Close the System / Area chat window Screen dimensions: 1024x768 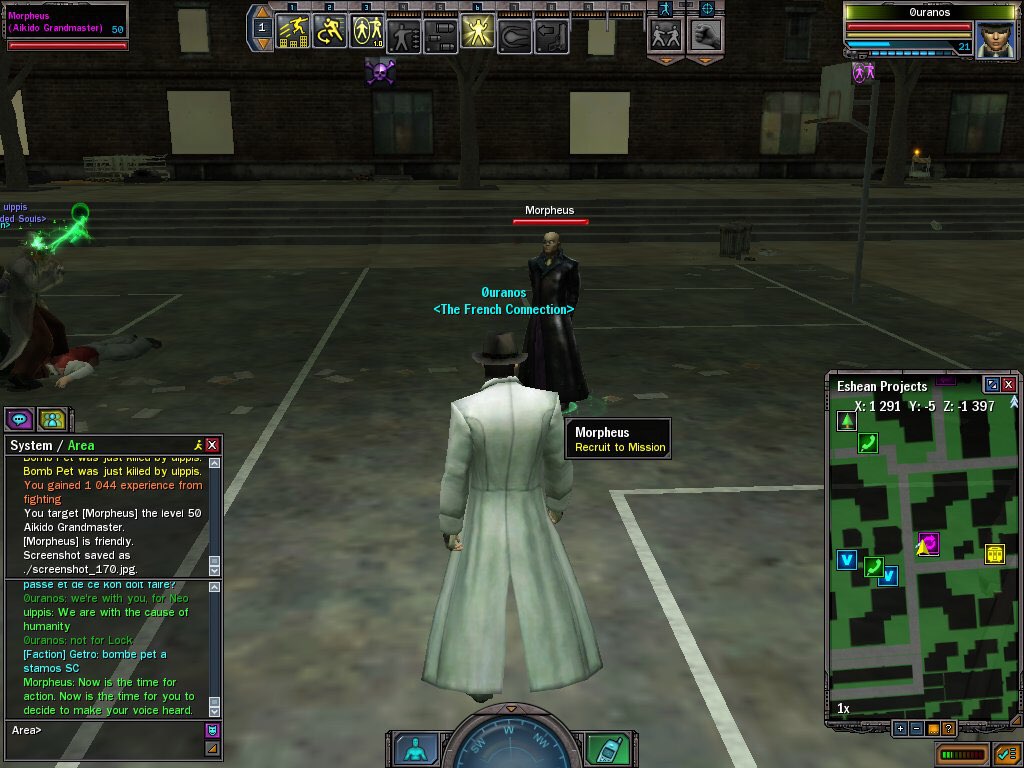[212, 445]
